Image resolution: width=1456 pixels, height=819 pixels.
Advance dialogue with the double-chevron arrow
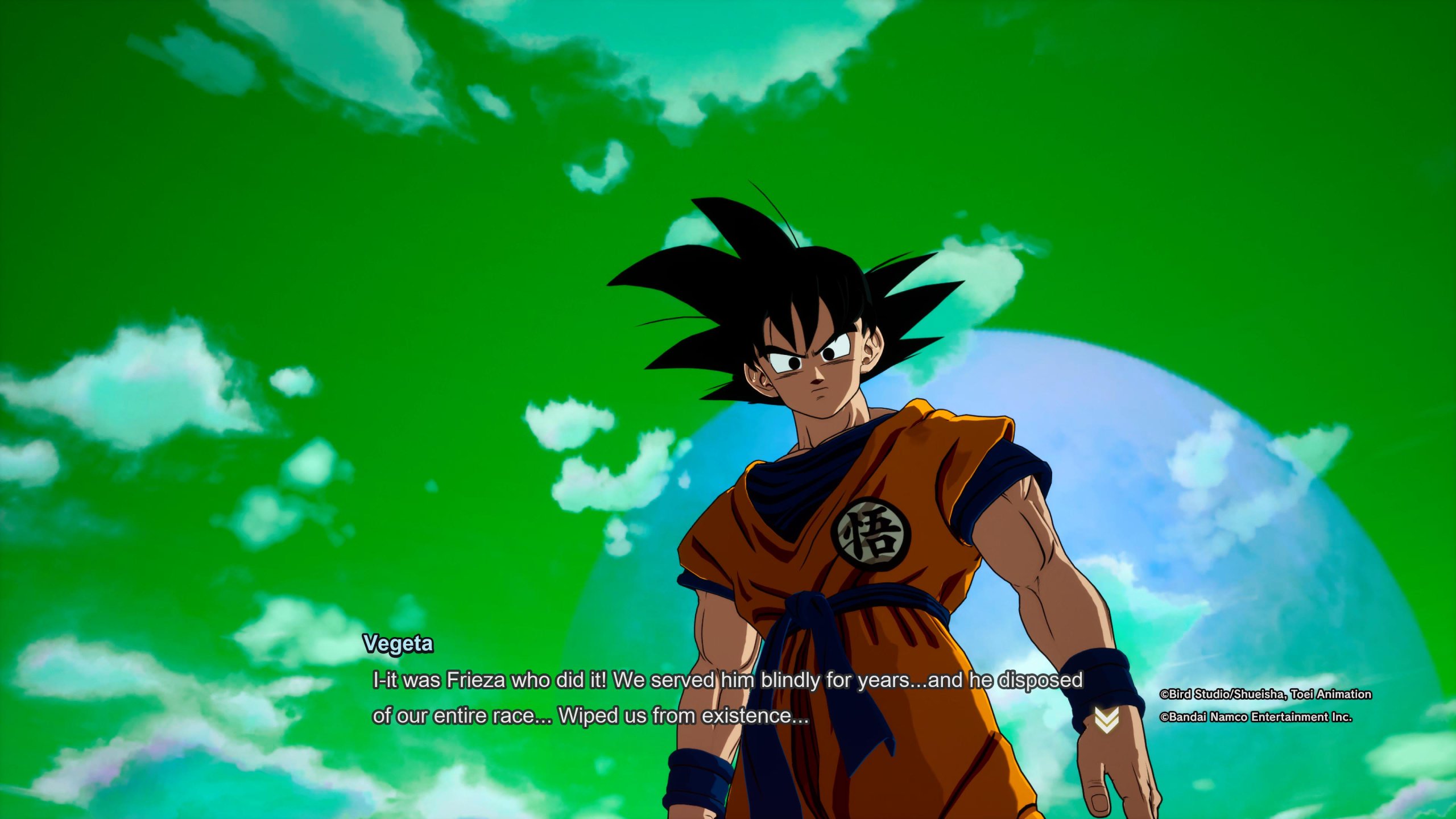click(x=1106, y=721)
